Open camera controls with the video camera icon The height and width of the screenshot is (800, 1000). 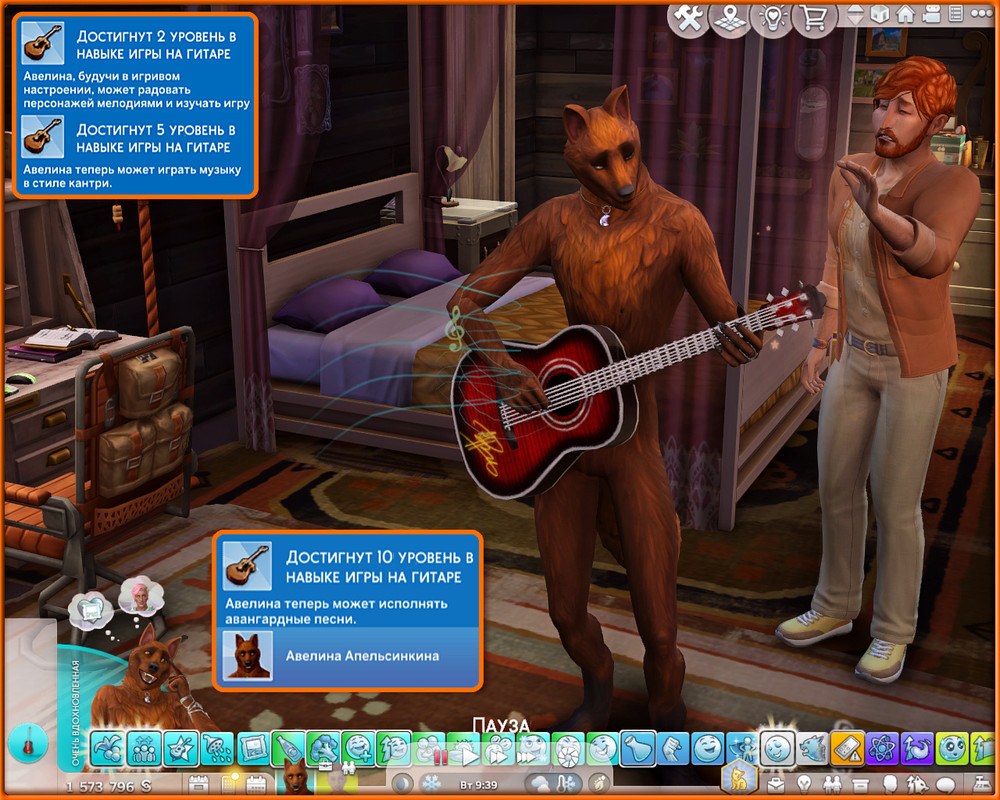tap(930, 15)
